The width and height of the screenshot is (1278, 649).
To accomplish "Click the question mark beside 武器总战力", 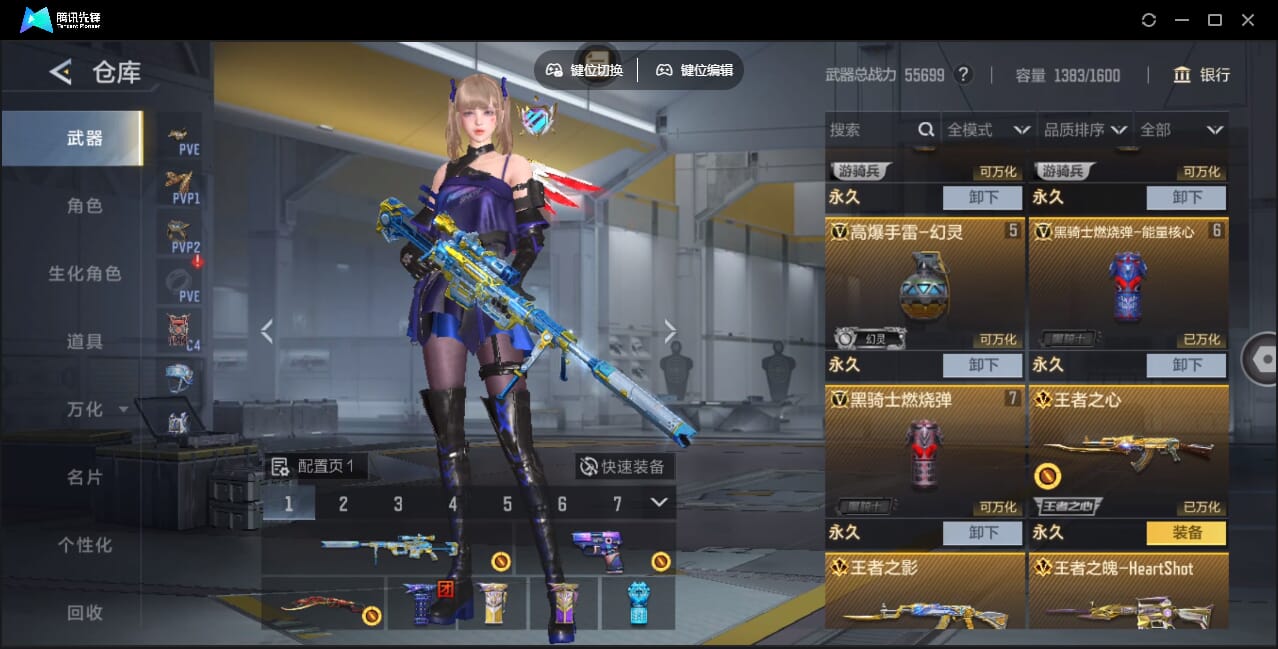I will [x=963, y=75].
